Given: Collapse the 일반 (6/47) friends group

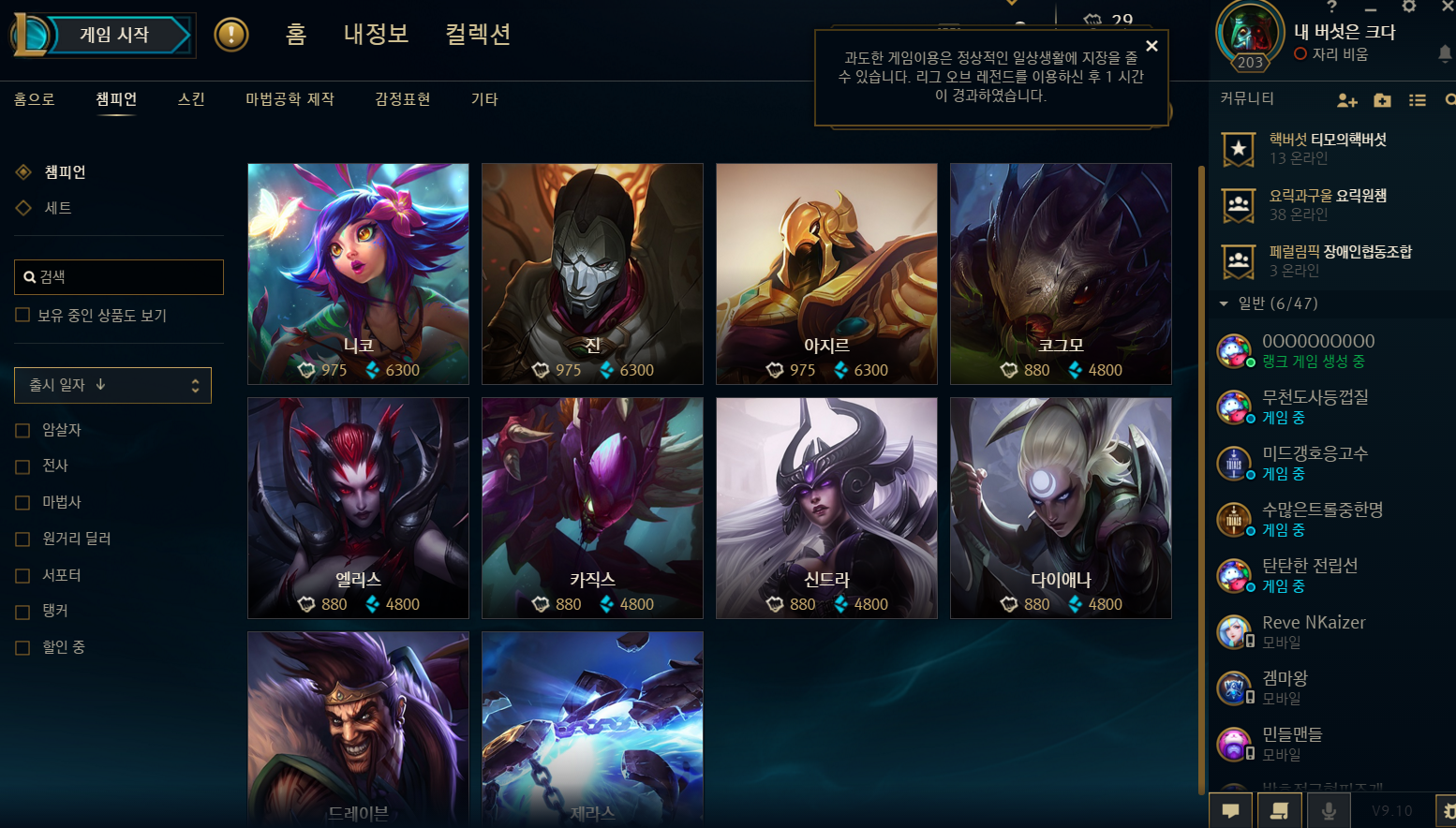Looking at the screenshot, I should (1223, 303).
